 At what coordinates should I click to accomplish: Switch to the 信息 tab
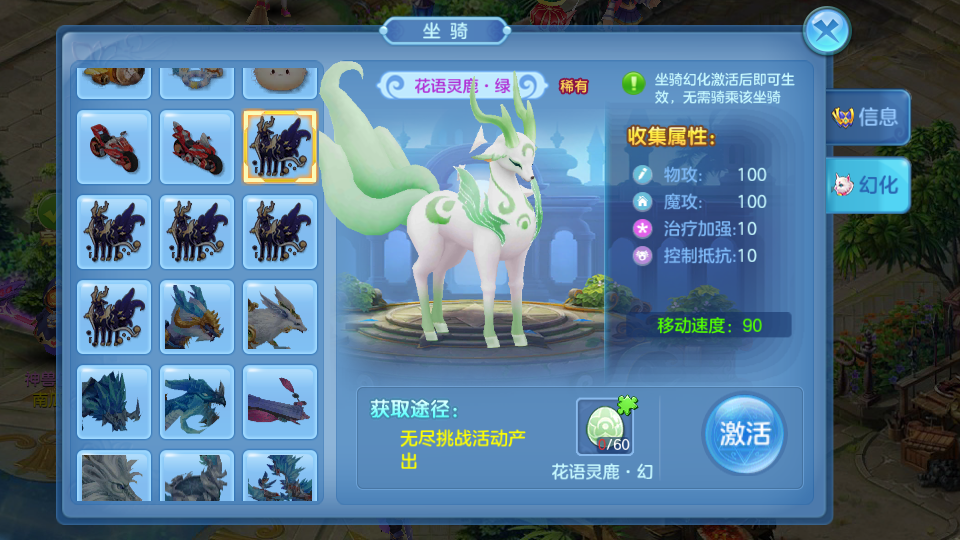pyautogui.click(x=868, y=117)
